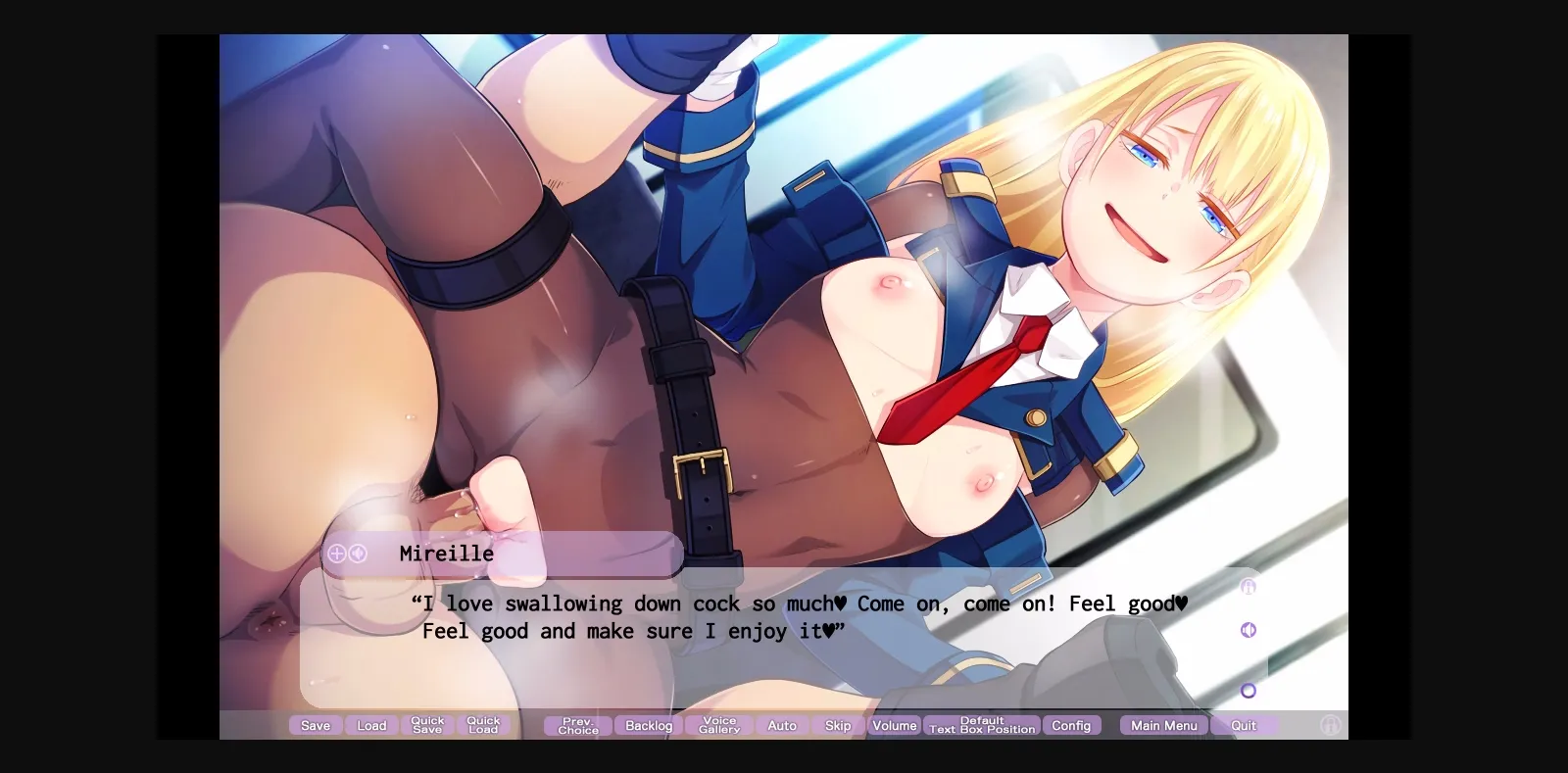Click the Quick Load option
This screenshot has height=773, width=1568.
tap(483, 725)
